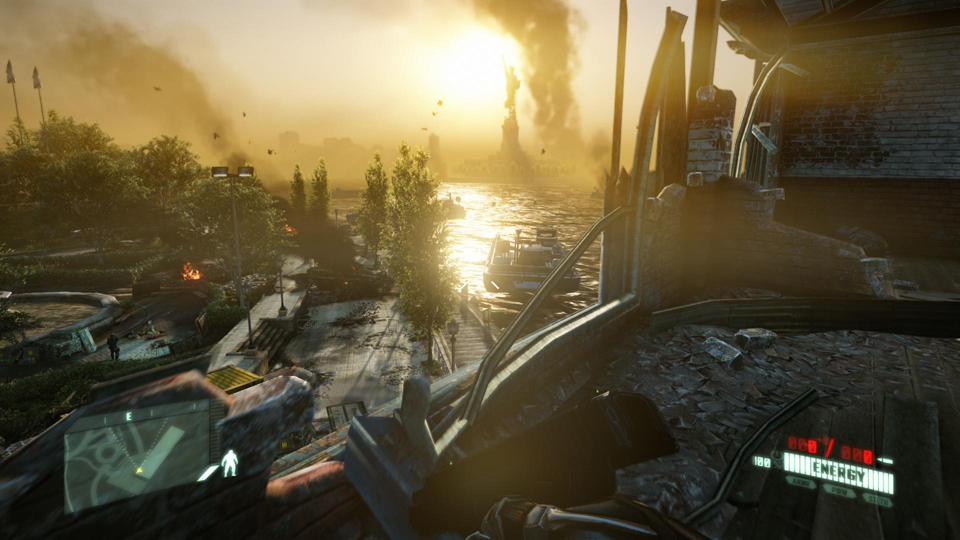Select the standing figure stance icon
The width and height of the screenshot is (960, 540).
click(229, 463)
